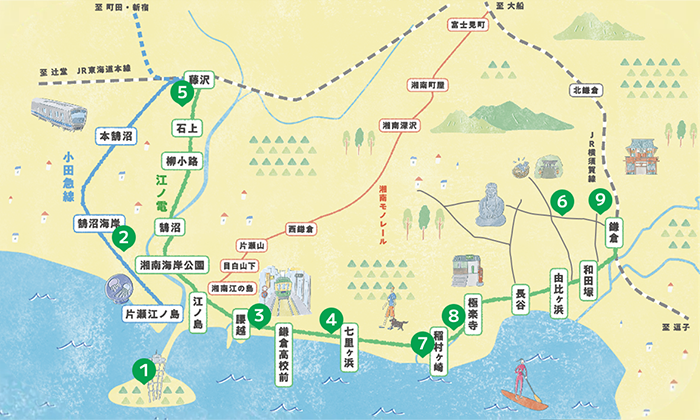Choose the 長谷 station label
The width and height of the screenshot is (700, 420).
click(520, 295)
